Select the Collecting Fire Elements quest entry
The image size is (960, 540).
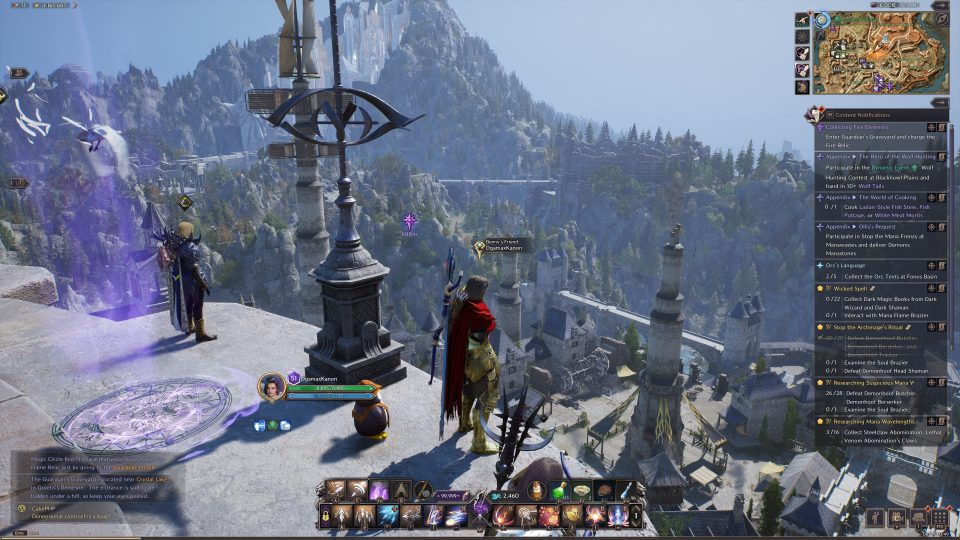(860, 127)
